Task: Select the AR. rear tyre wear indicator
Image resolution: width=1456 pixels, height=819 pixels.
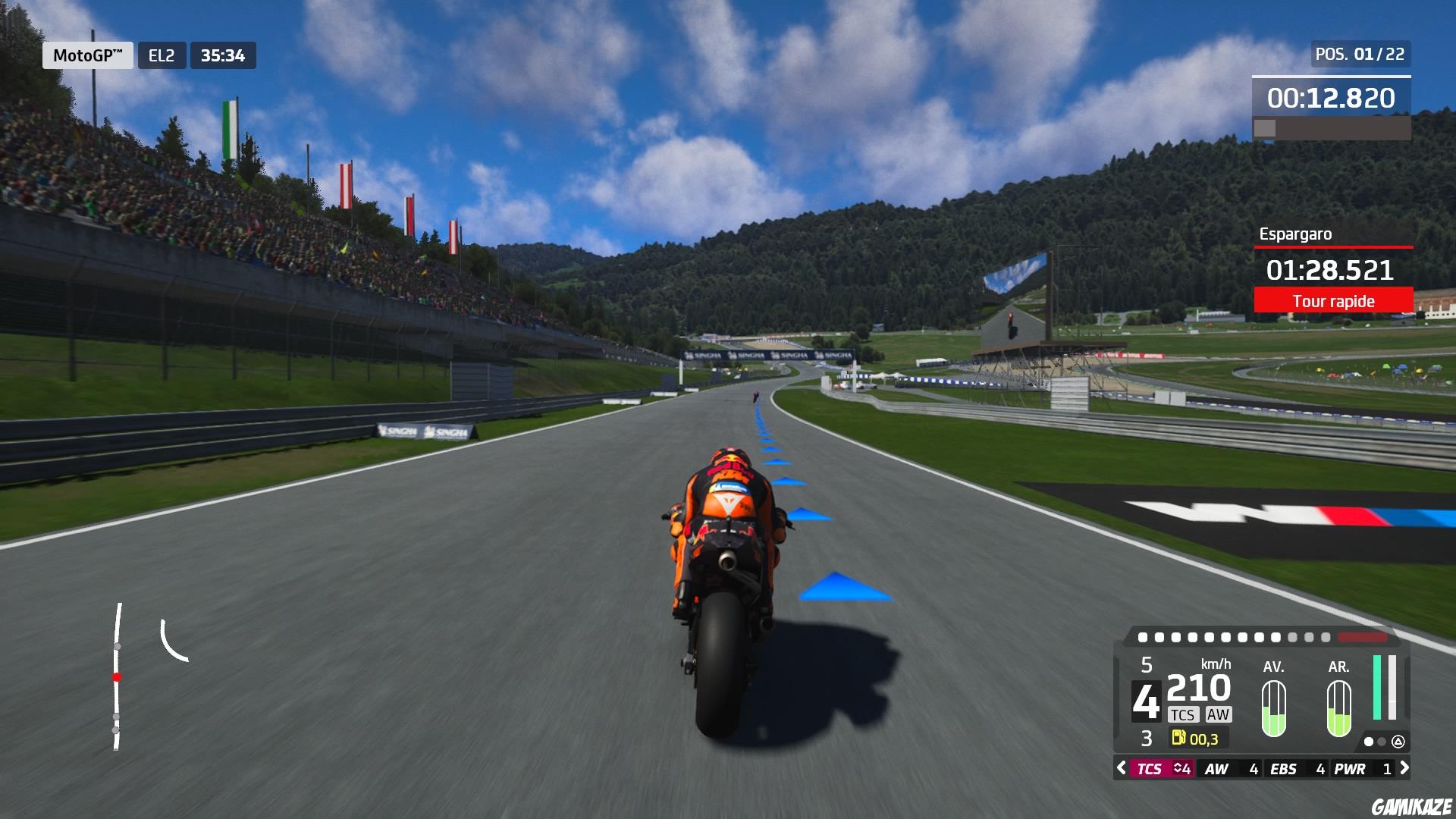Action: [1338, 709]
